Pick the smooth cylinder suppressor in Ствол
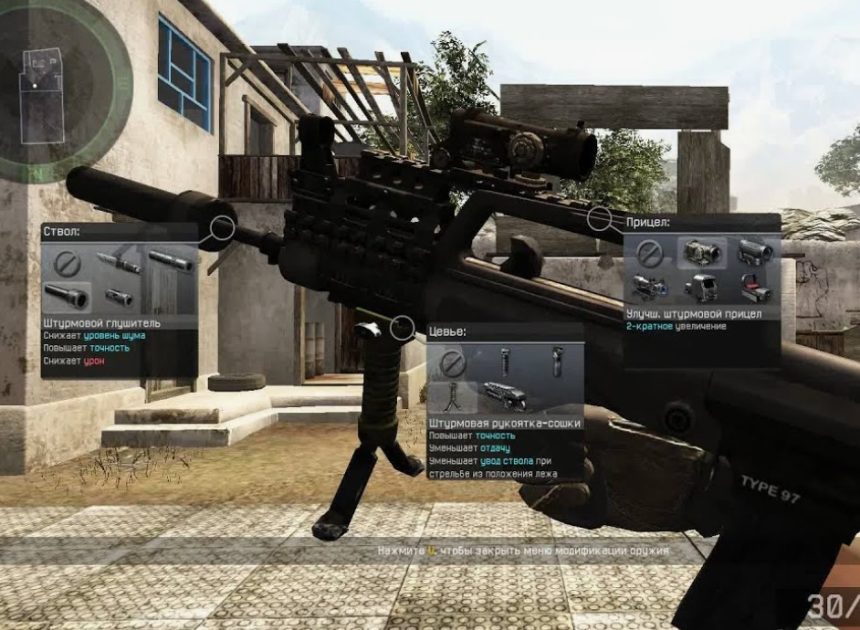This screenshot has height=630, width=860. [170, 262]
